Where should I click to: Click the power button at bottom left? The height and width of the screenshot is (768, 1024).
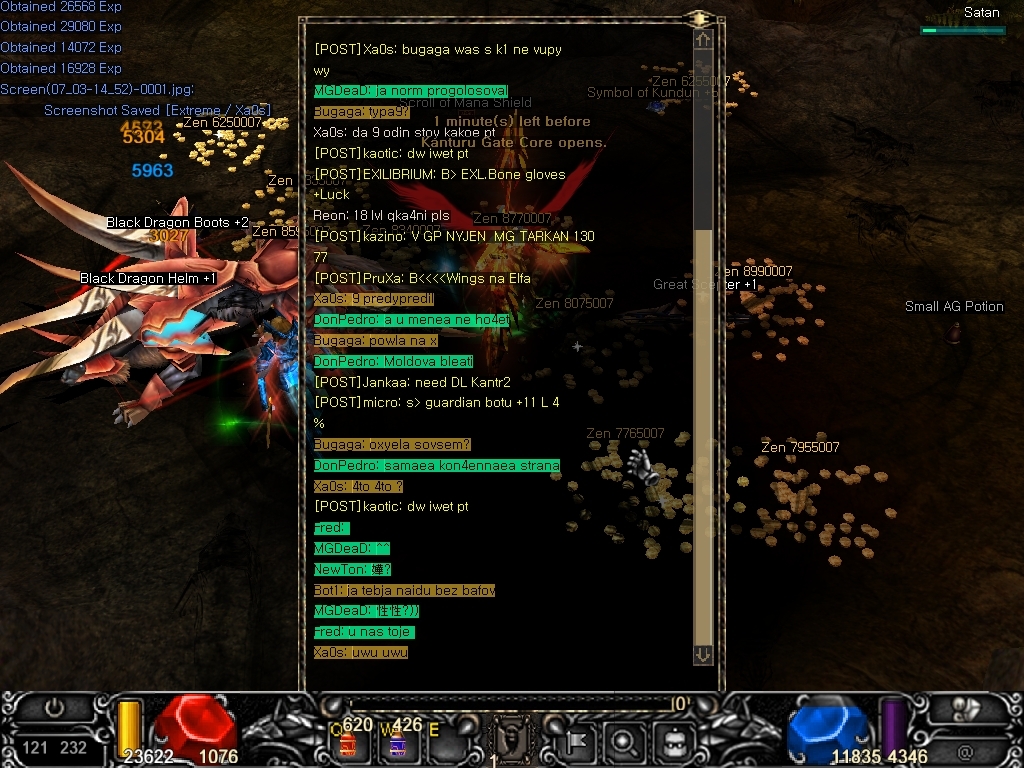tap(54, 708)
